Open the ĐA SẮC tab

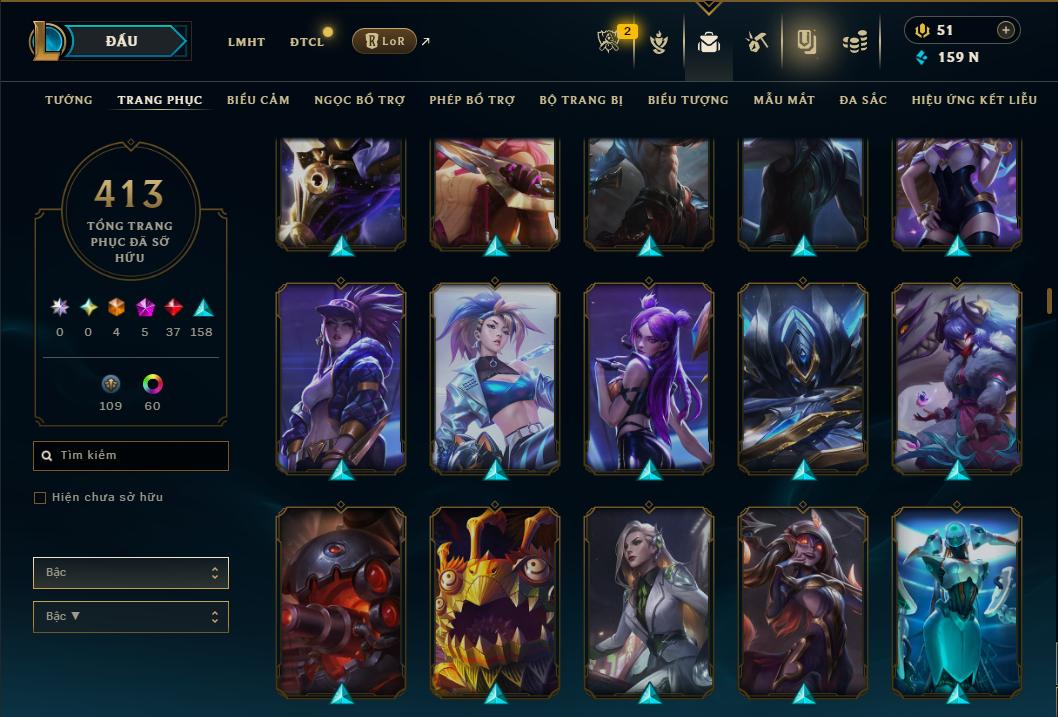point(863,100)
